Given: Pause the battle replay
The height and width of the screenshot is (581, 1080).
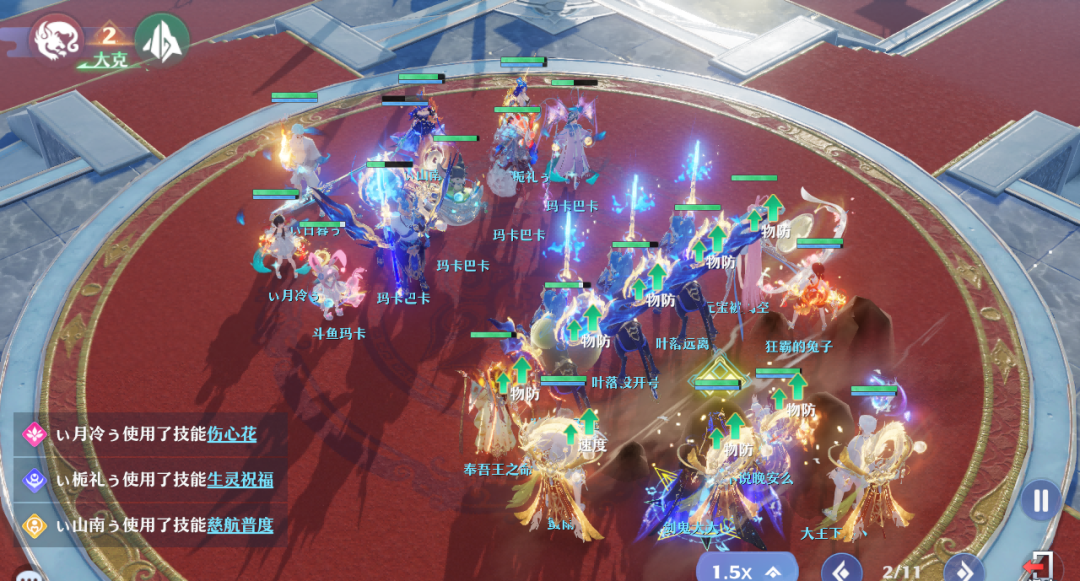Looking at the screenshot, I should (x=1041, y=499).
